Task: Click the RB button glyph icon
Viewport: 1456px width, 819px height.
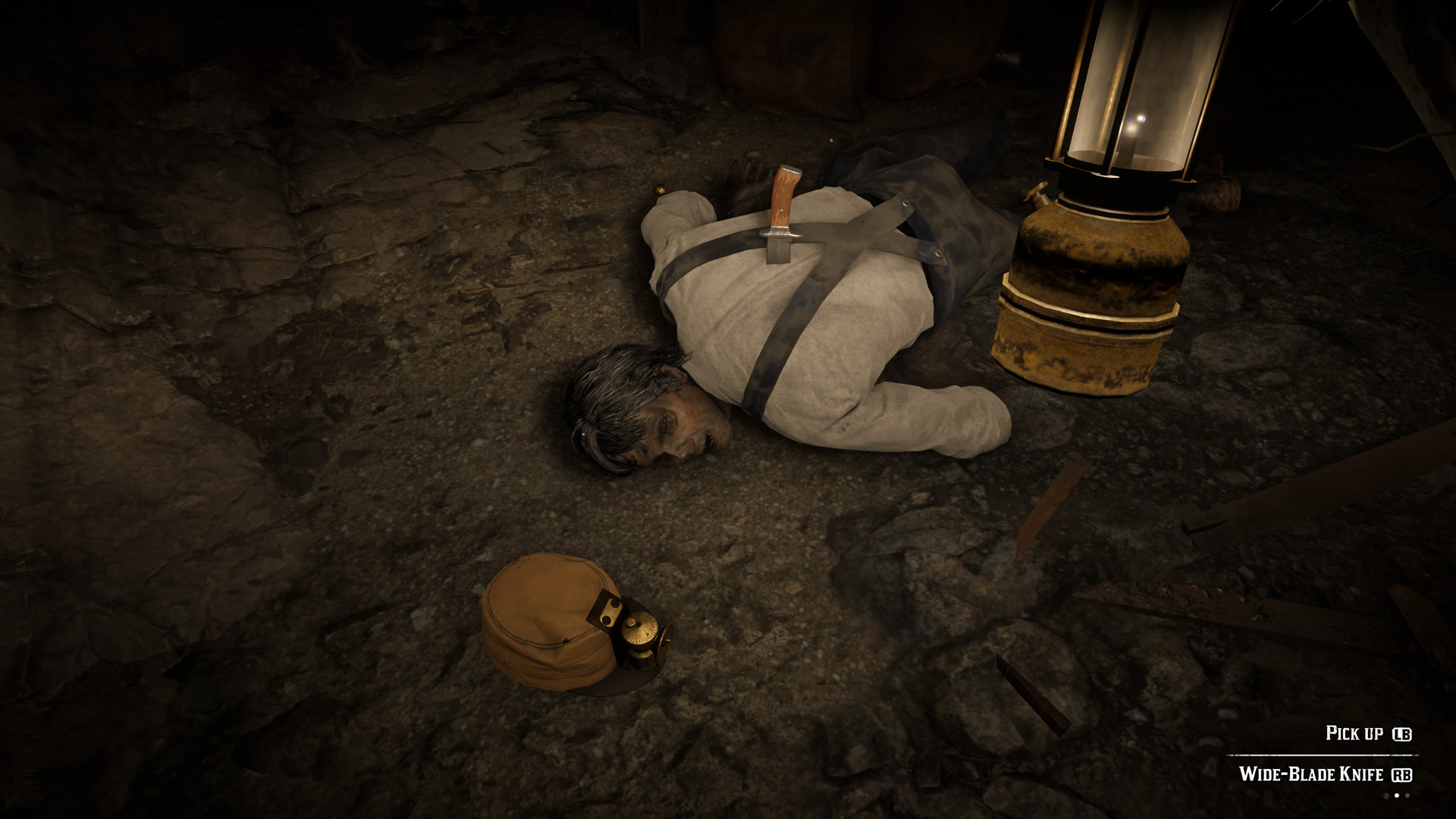Action: (x=1401, y=775)
